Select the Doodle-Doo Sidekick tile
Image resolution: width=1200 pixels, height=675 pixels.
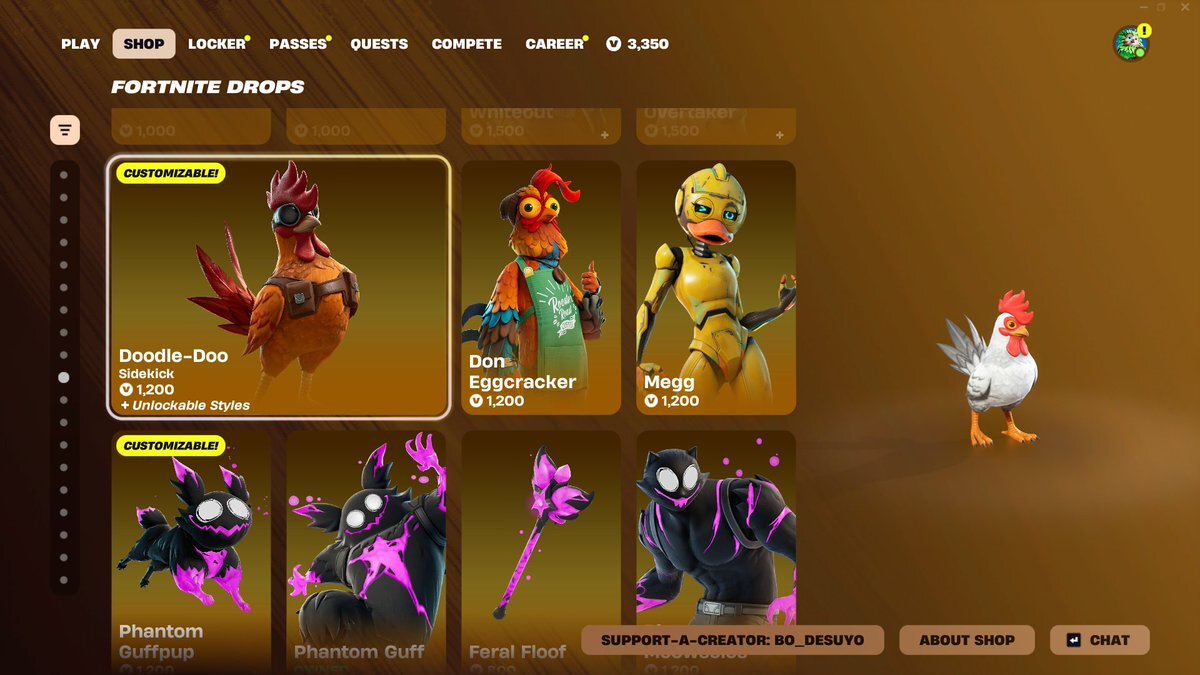[279, 286]
